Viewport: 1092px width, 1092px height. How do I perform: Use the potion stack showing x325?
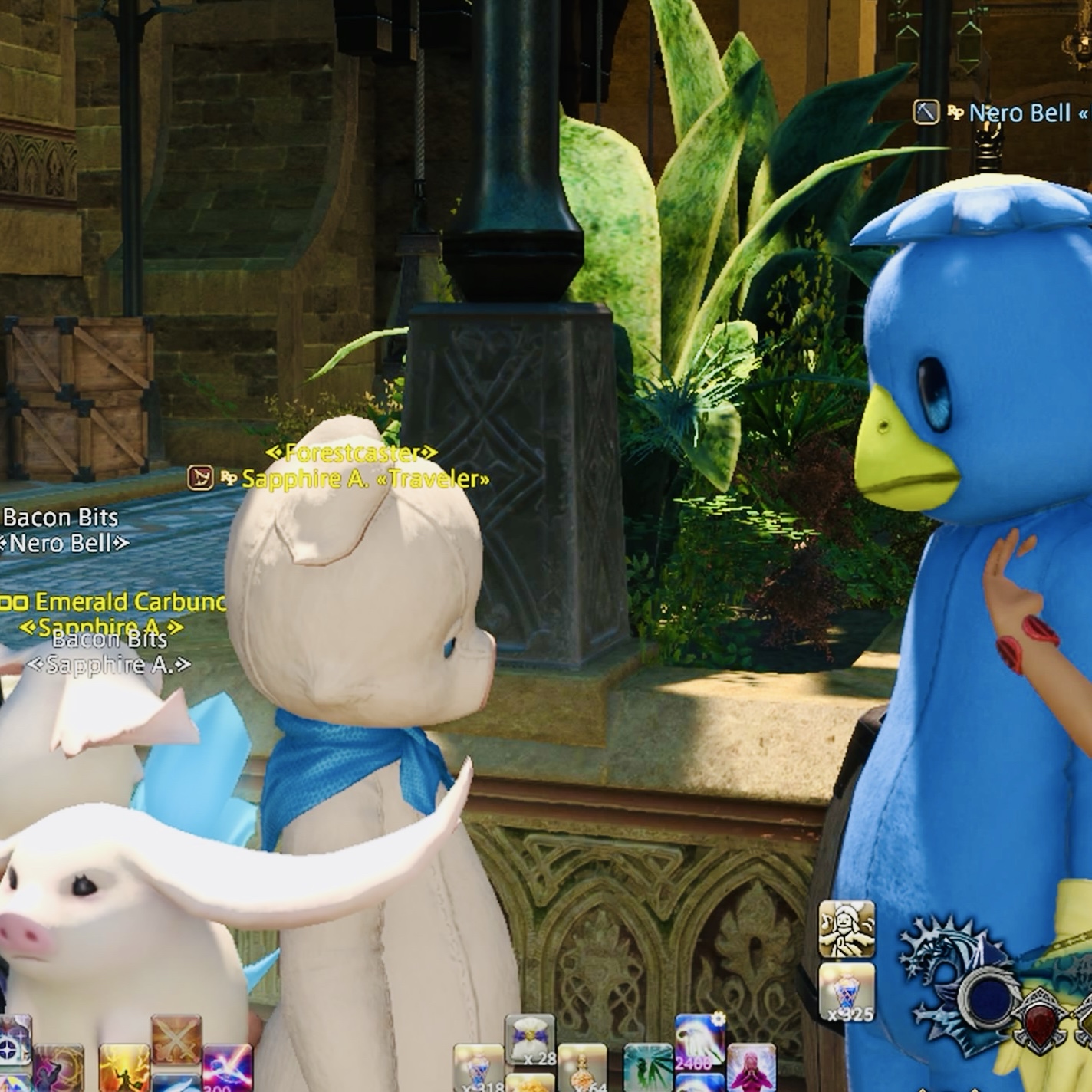pyautogui.click(x=847, y=991)
